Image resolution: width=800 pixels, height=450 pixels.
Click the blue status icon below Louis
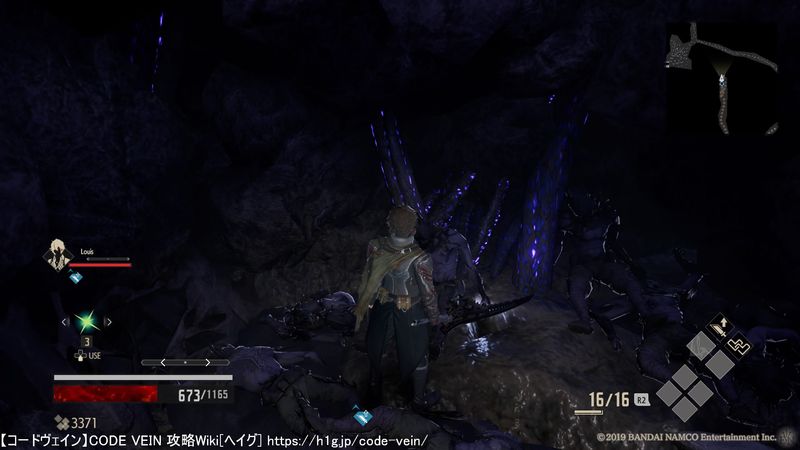[x=75, y=278]
